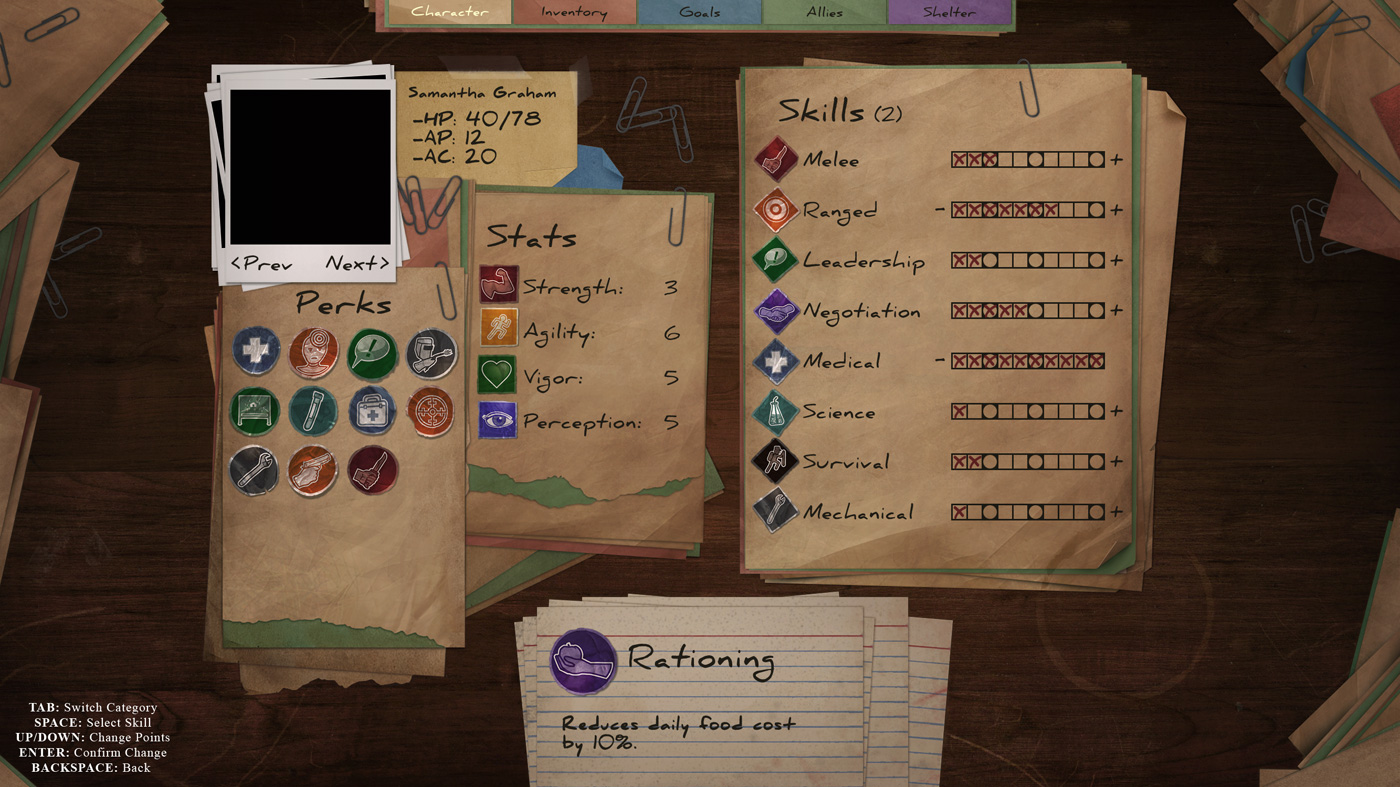
Task: Increase Survival skill with plus sign
Action: [x=1116, y=462]
